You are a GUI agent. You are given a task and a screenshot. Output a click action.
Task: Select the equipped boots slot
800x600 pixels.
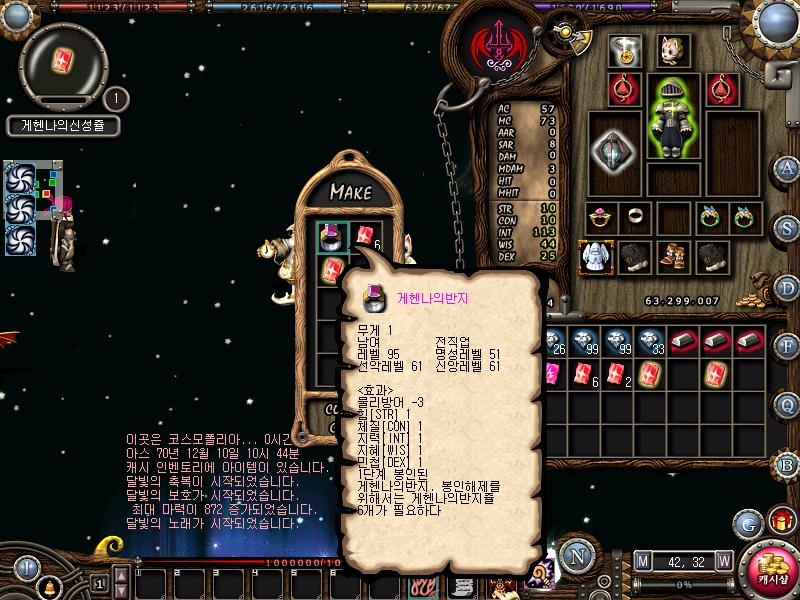[671, 257]
